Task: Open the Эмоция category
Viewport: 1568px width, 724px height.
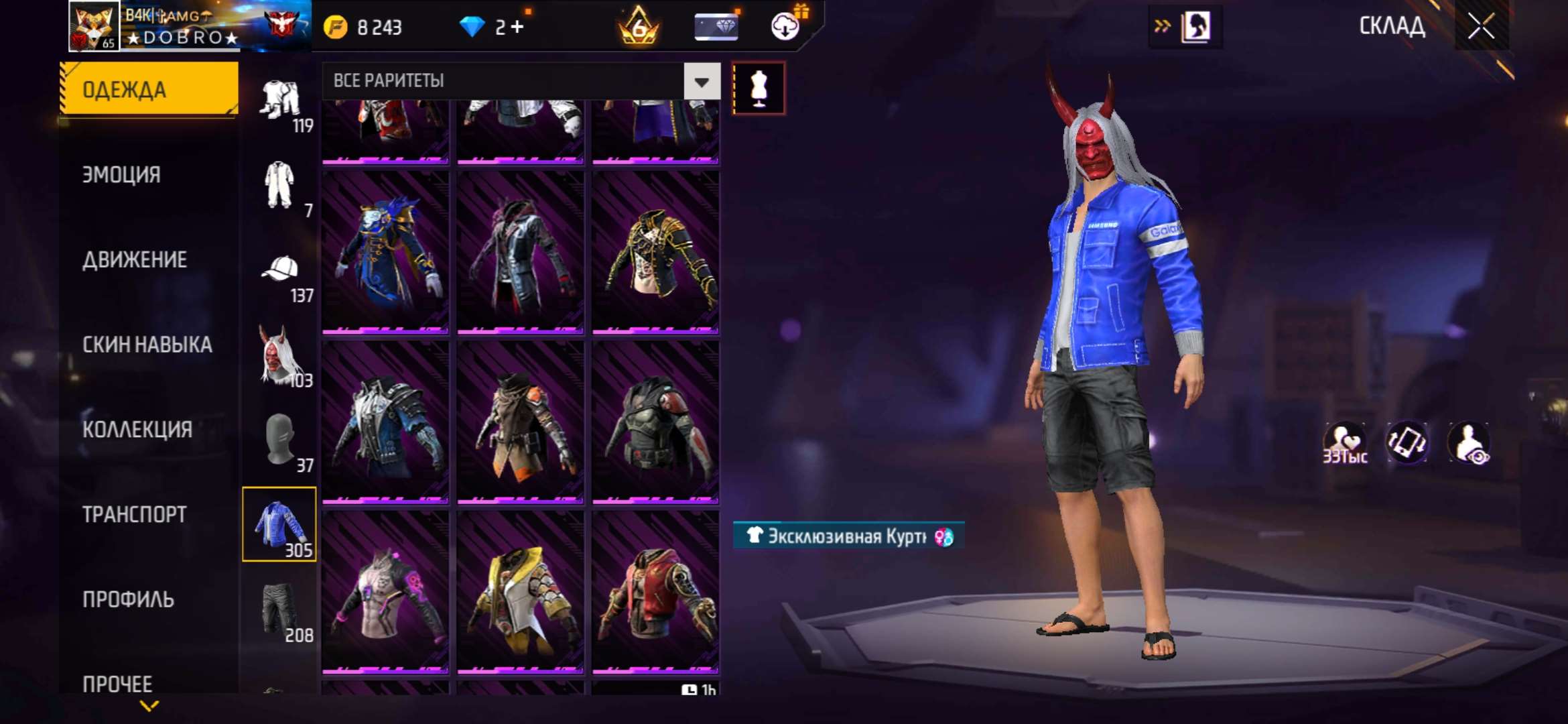Action: coord(121,175)
